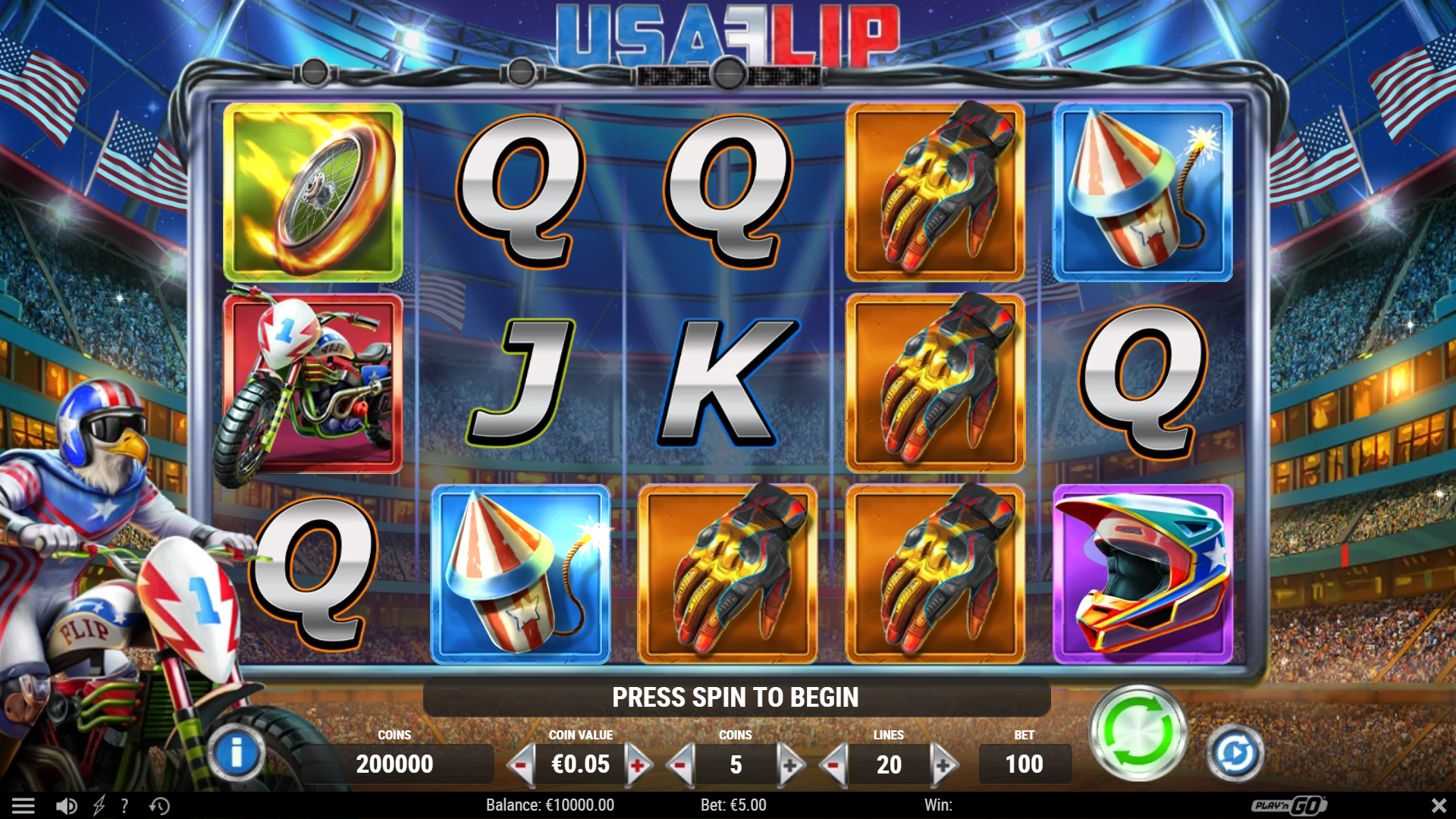Raise the number of coins

pyautogui.click(x=790, y=765)
